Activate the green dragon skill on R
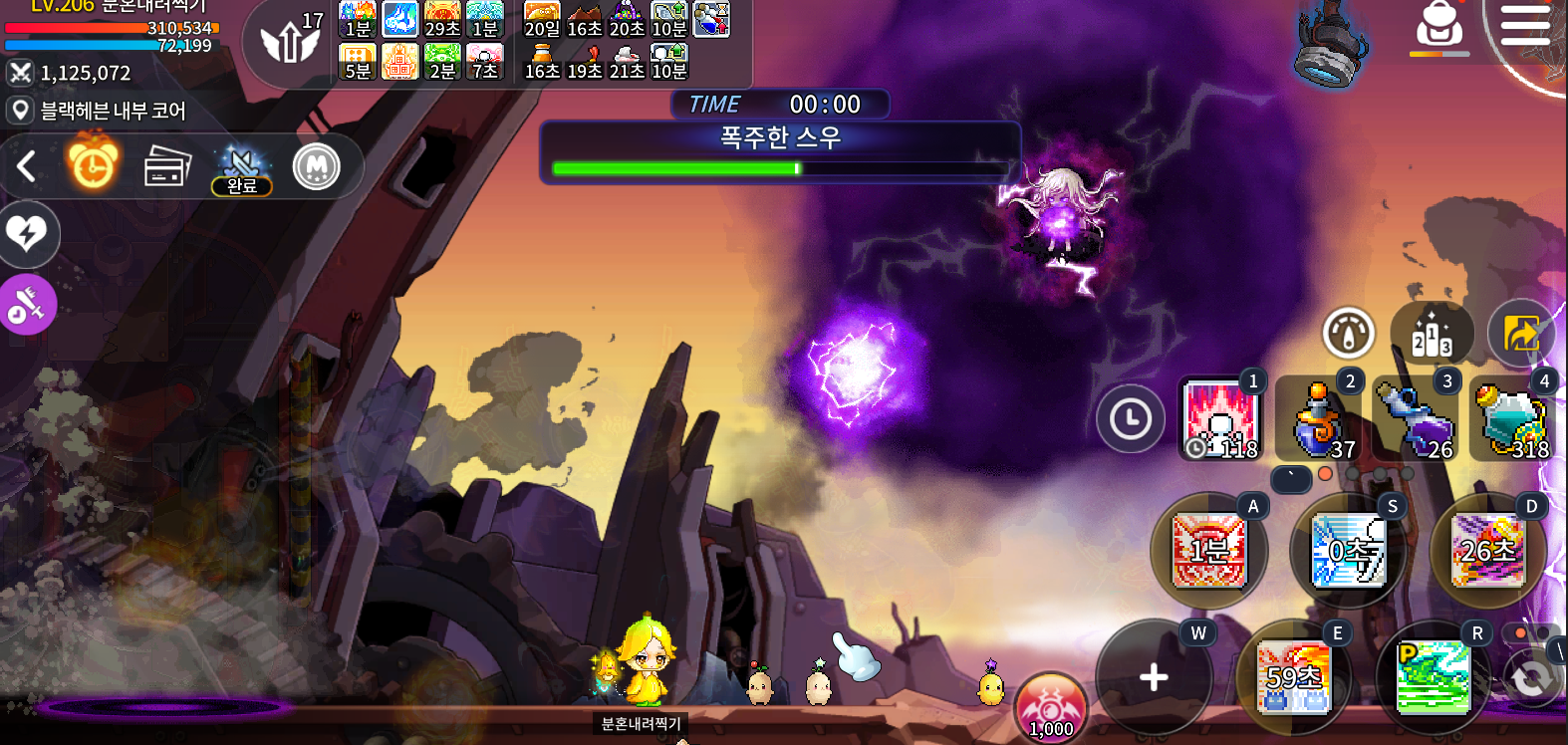Viewport: 1568px width, 745px height. pos(1433,677)
